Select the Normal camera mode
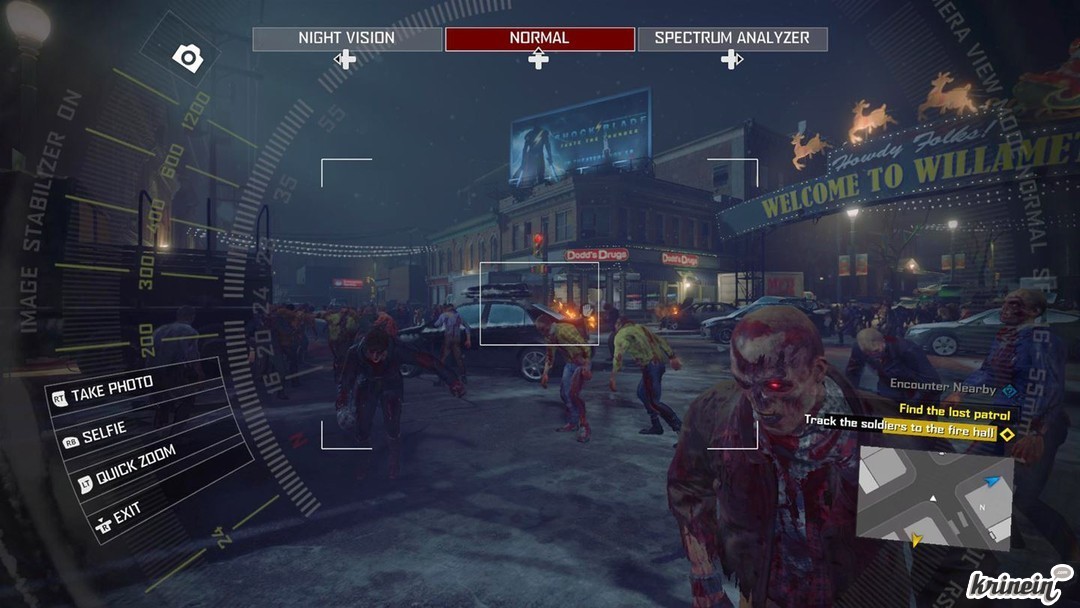Viewport: 1080px width, 608px height. [539, 39]
